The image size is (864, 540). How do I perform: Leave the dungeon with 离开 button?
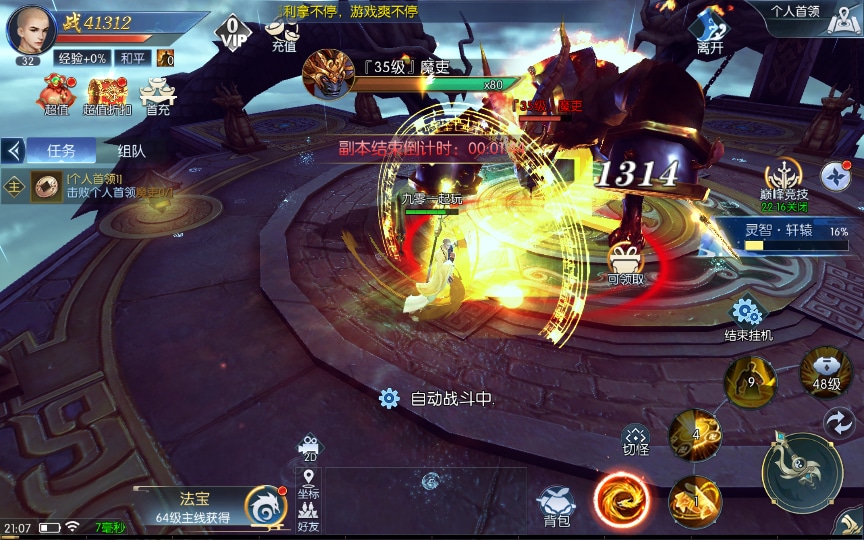pos(710,30)
